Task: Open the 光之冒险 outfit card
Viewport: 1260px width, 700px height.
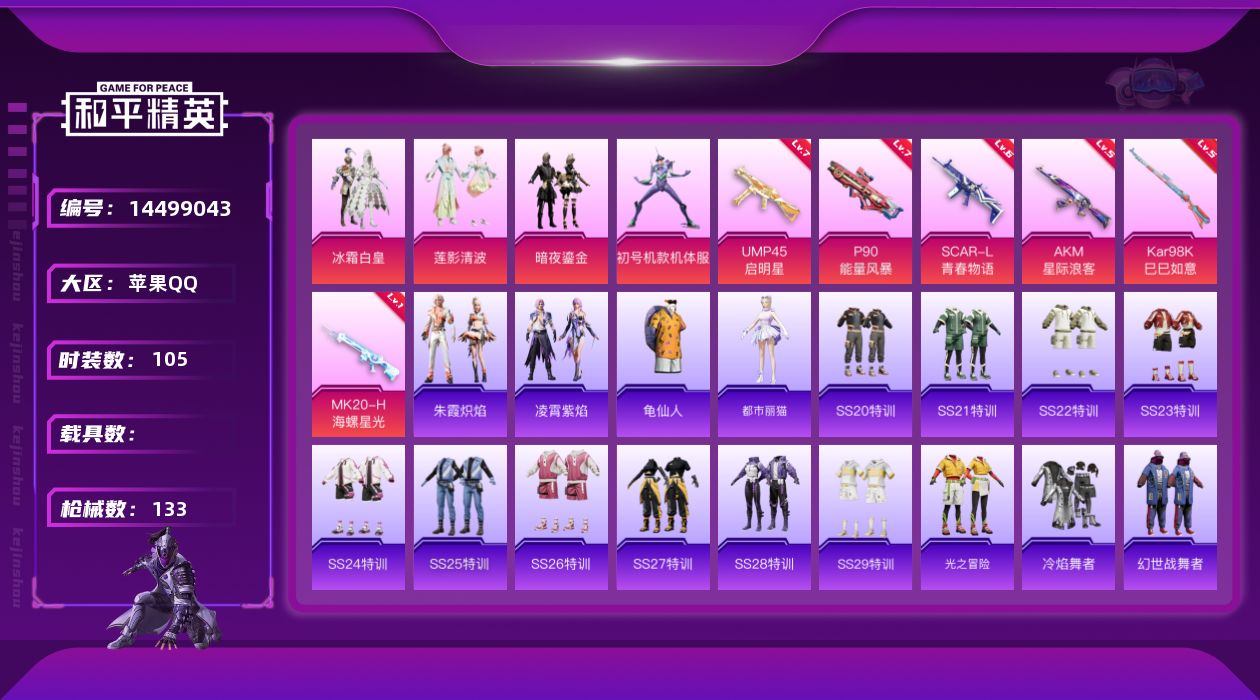Action: pyautogui.click(x=967, y=517)
